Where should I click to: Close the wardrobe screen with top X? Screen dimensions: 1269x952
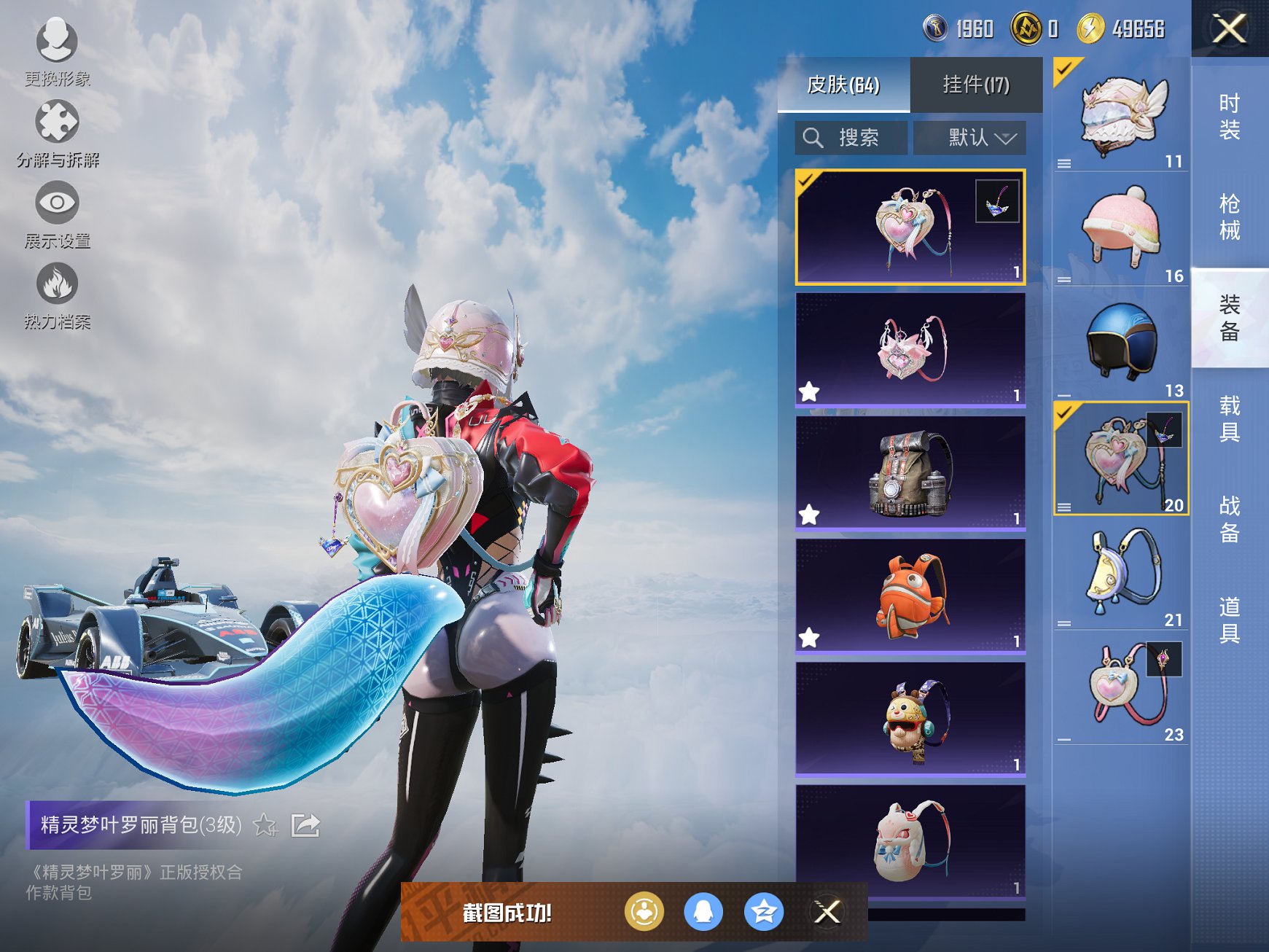1230,29
